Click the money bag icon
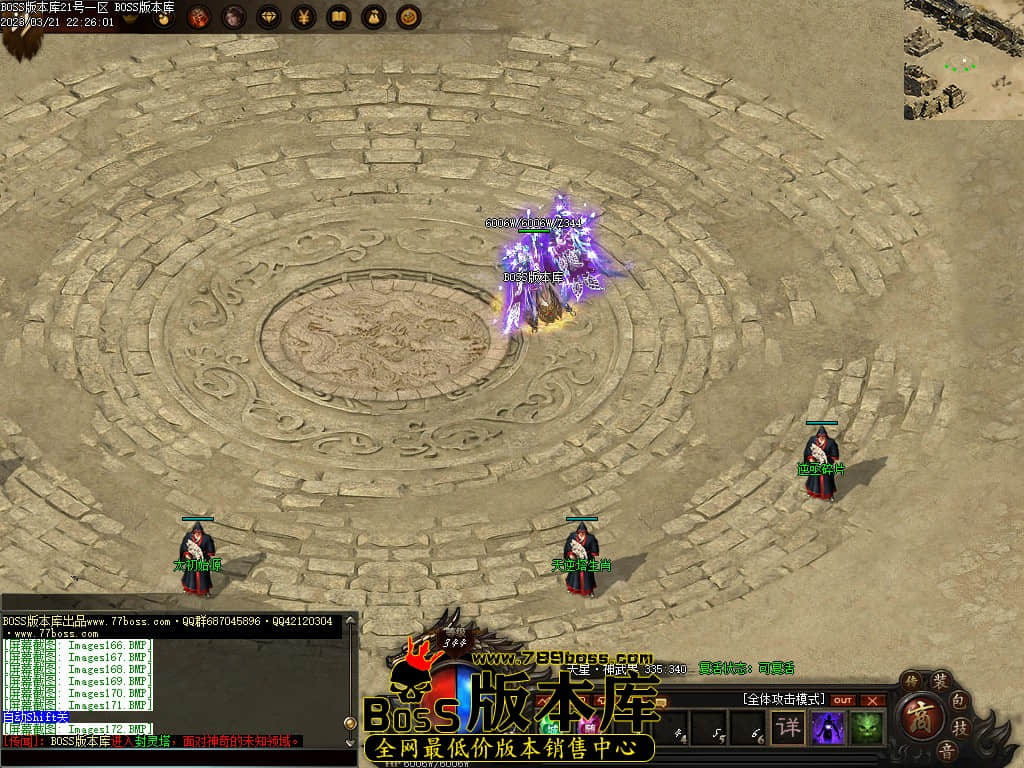 point(373,17)
